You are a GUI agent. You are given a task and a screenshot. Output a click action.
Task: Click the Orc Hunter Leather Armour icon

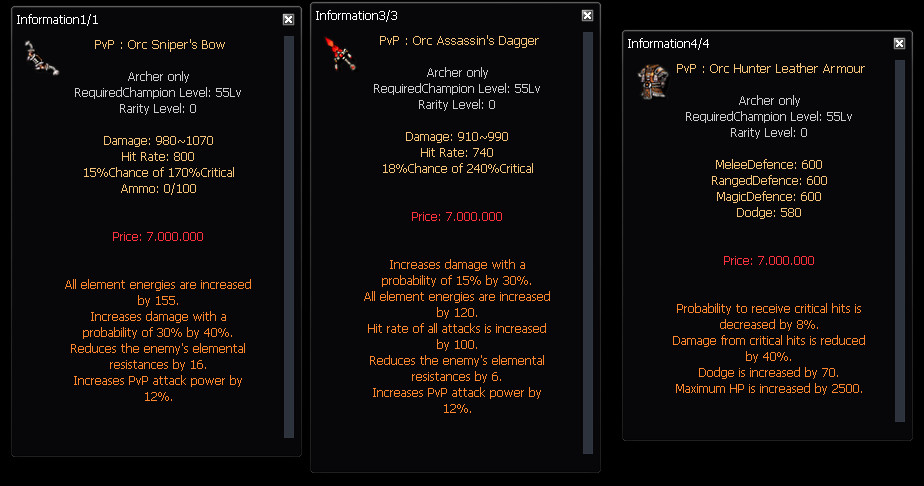pyautogui.click(x=651, y=80)
